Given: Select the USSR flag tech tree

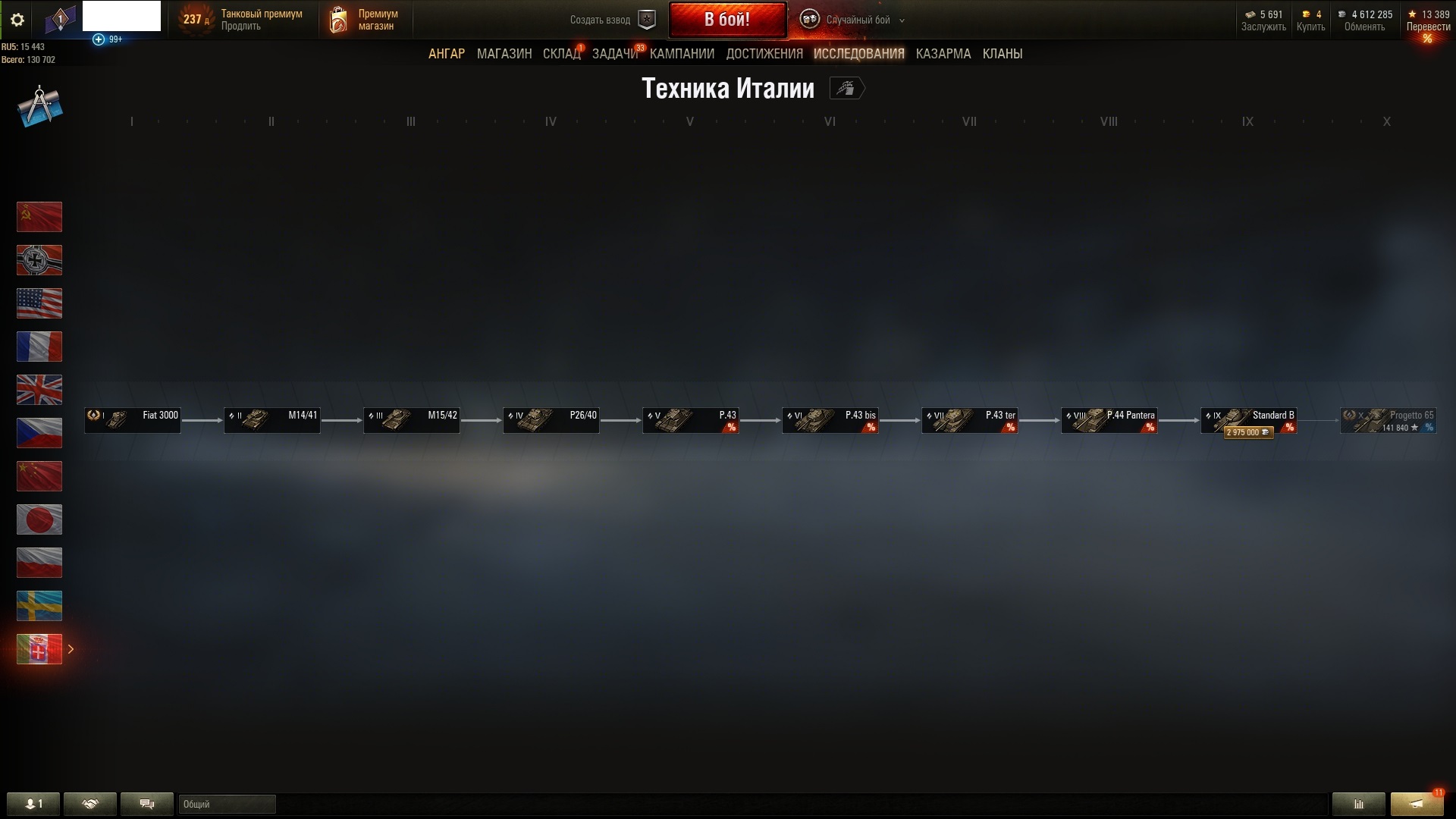Looking at the screenshot, I should click(39, 217).
